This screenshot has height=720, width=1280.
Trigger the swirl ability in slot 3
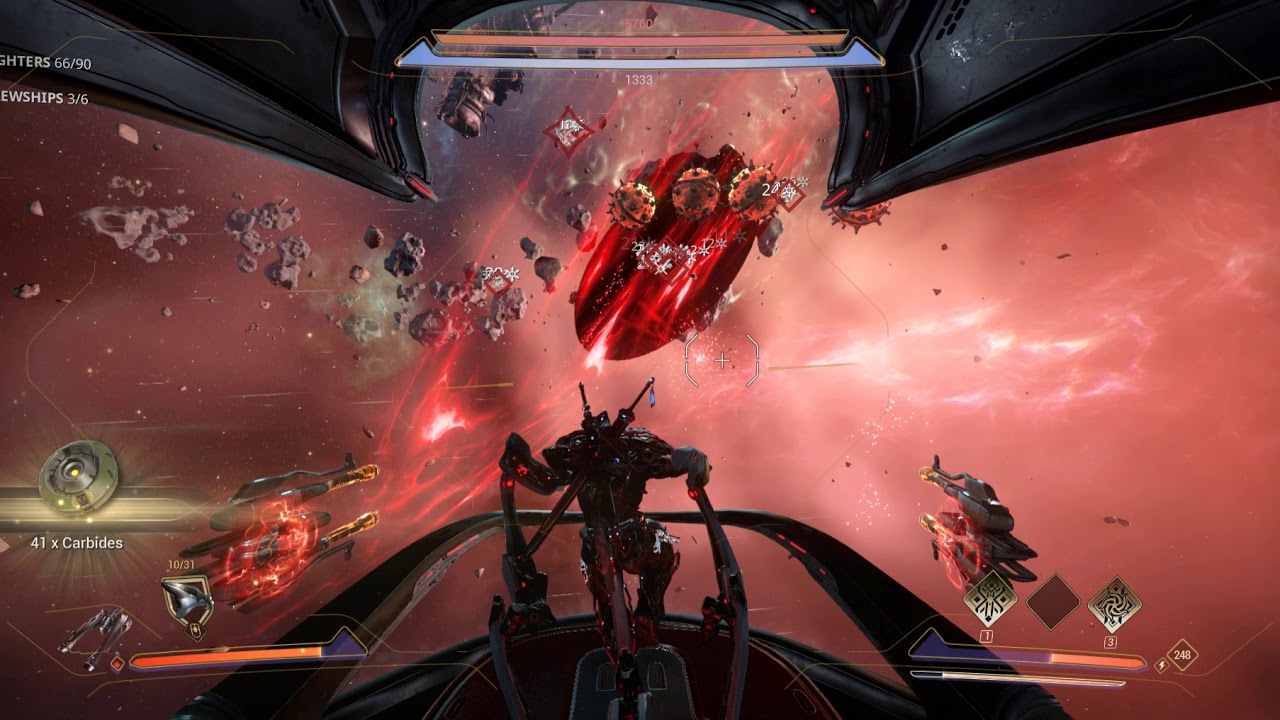(1114, 603)
